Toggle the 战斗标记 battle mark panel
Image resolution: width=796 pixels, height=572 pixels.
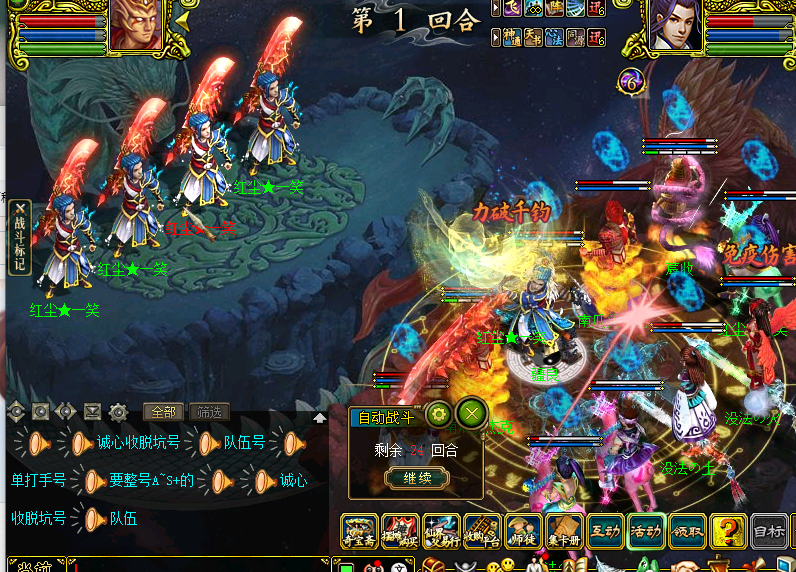coord(19,236)
